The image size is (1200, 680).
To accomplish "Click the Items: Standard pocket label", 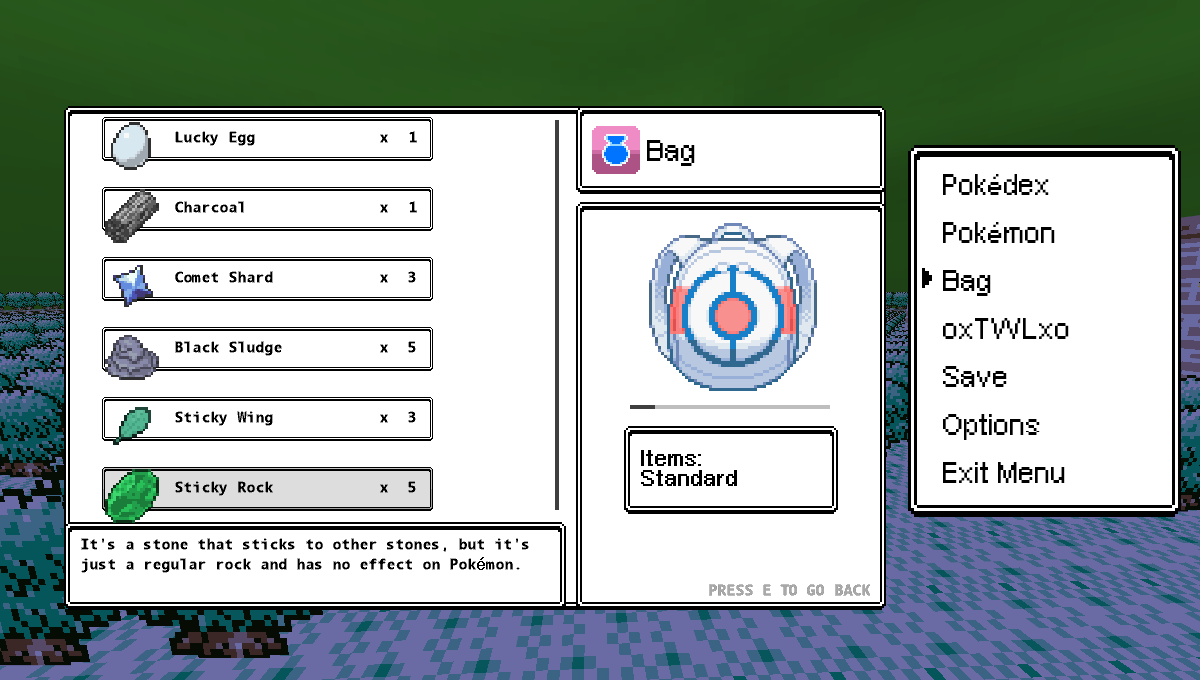I will [730, 469].
